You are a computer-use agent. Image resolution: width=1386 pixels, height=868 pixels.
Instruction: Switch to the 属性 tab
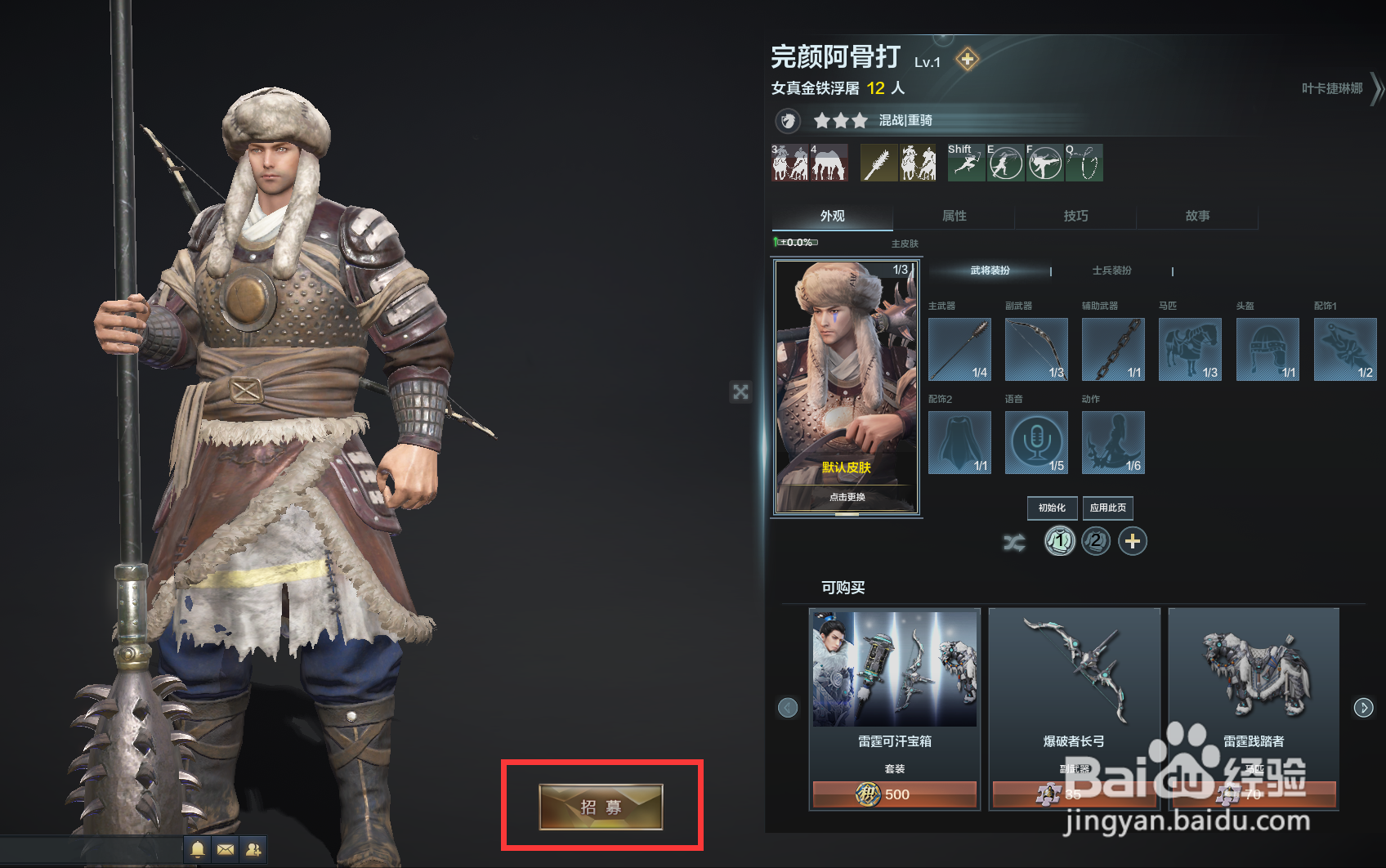[954, 216]
